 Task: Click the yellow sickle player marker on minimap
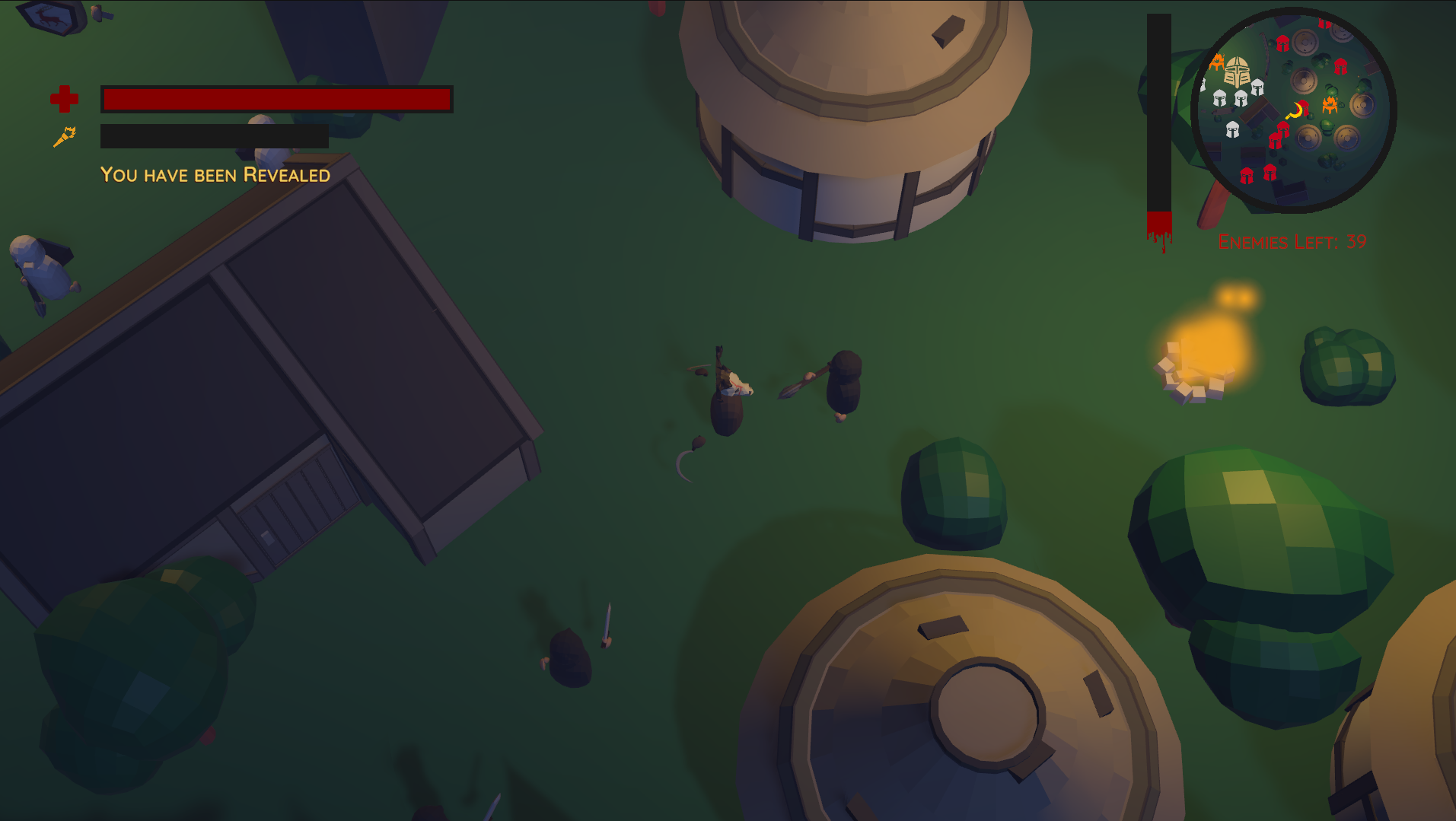(1295, 110)
